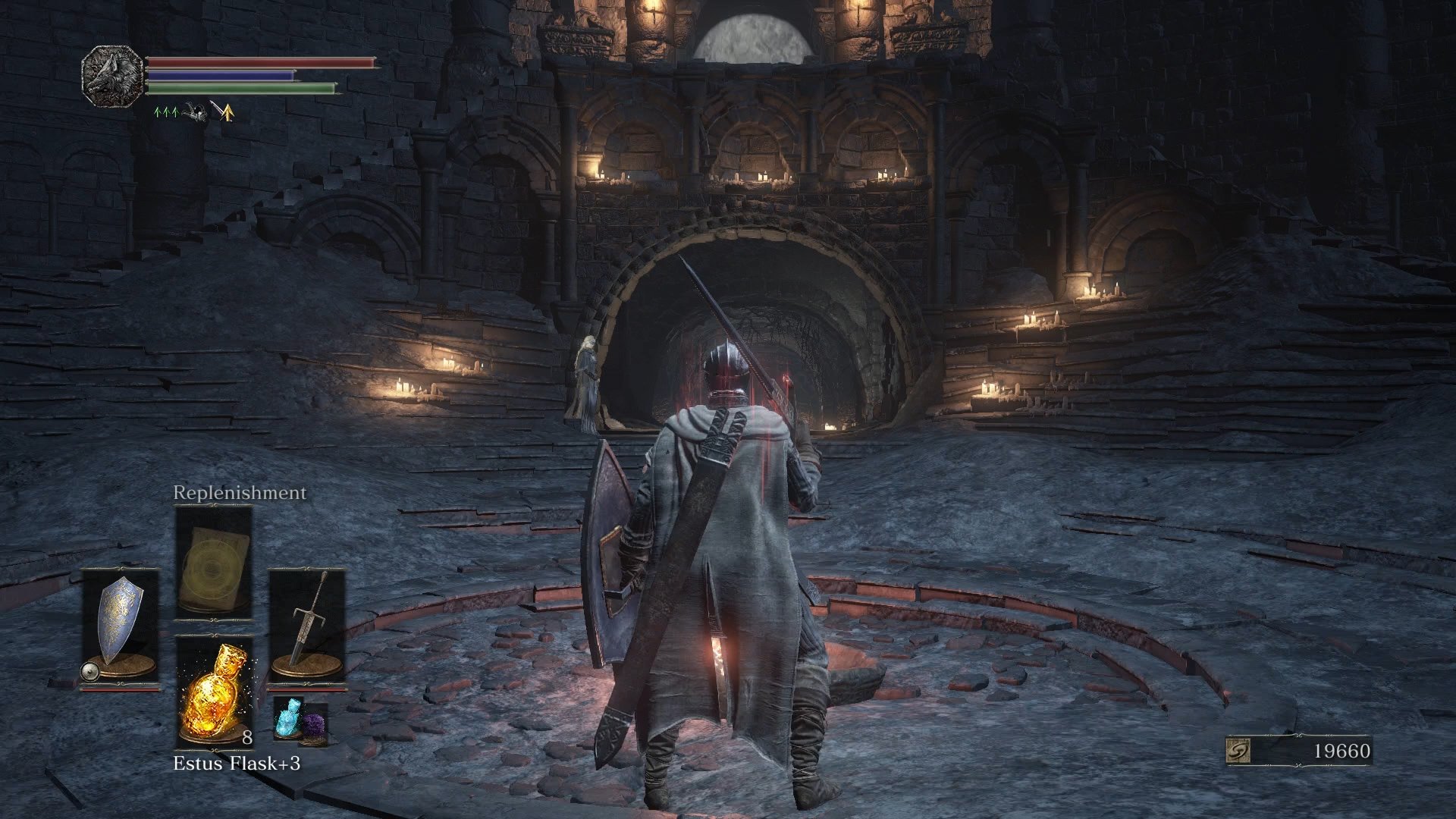Click the green triple-arrow buff icon

point(166,112)
